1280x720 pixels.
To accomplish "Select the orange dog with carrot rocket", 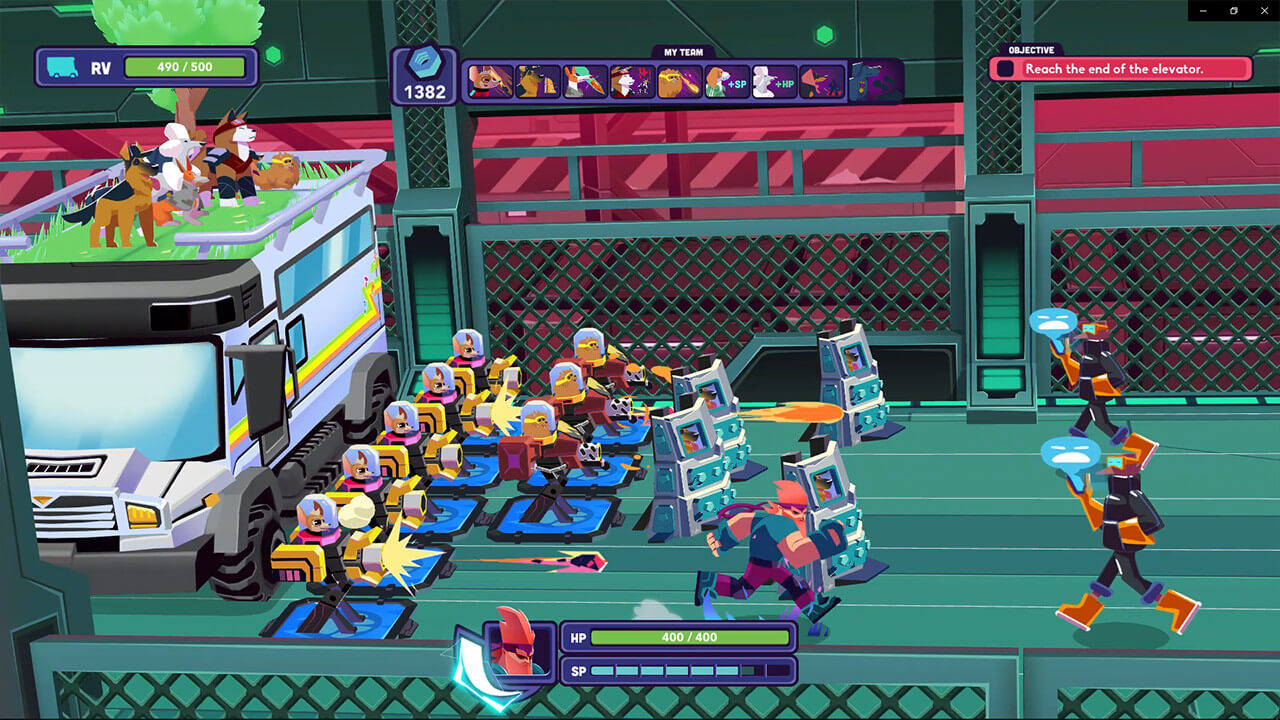I will [584, 80].
